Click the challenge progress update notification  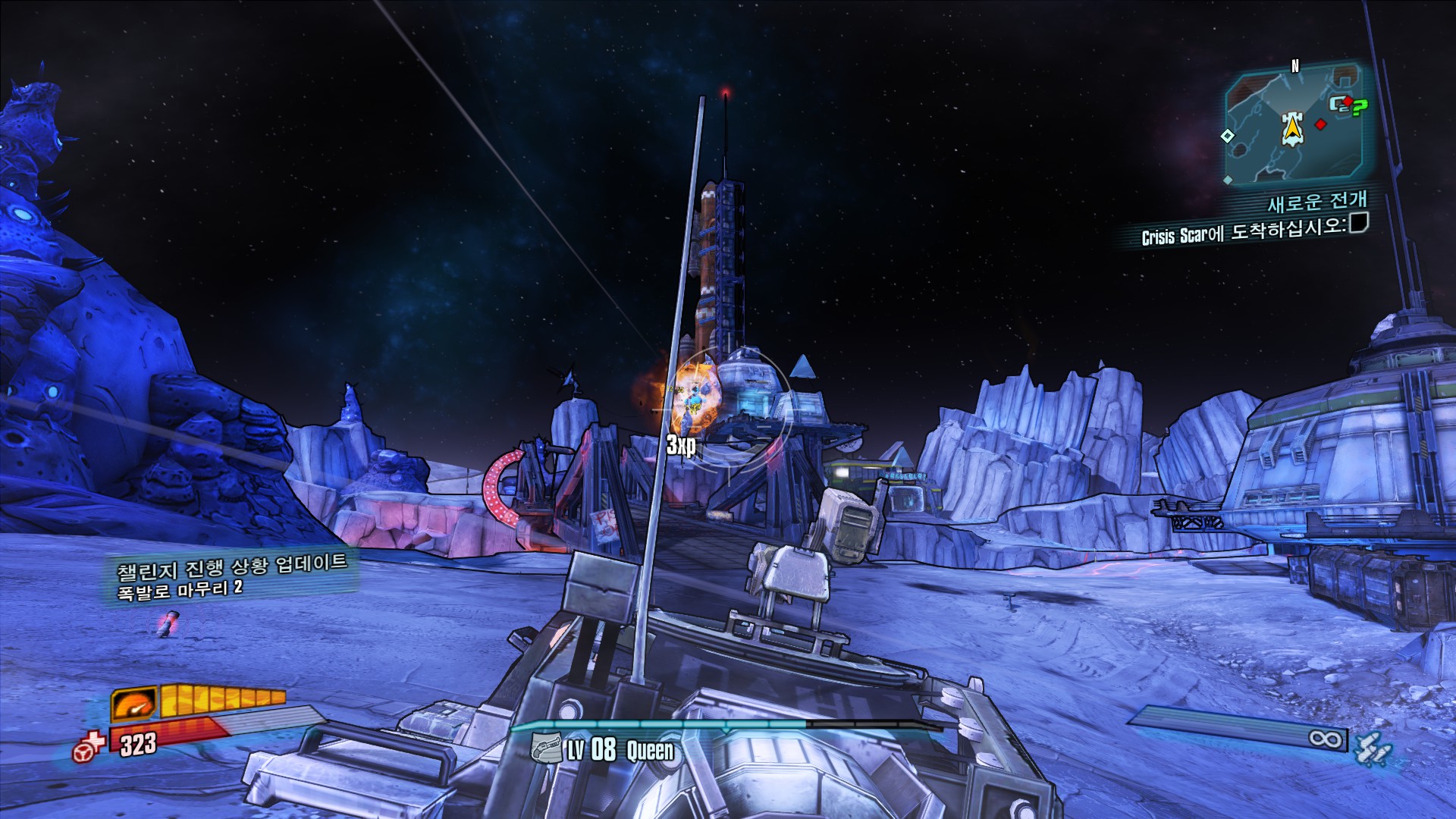pos(231,576)
